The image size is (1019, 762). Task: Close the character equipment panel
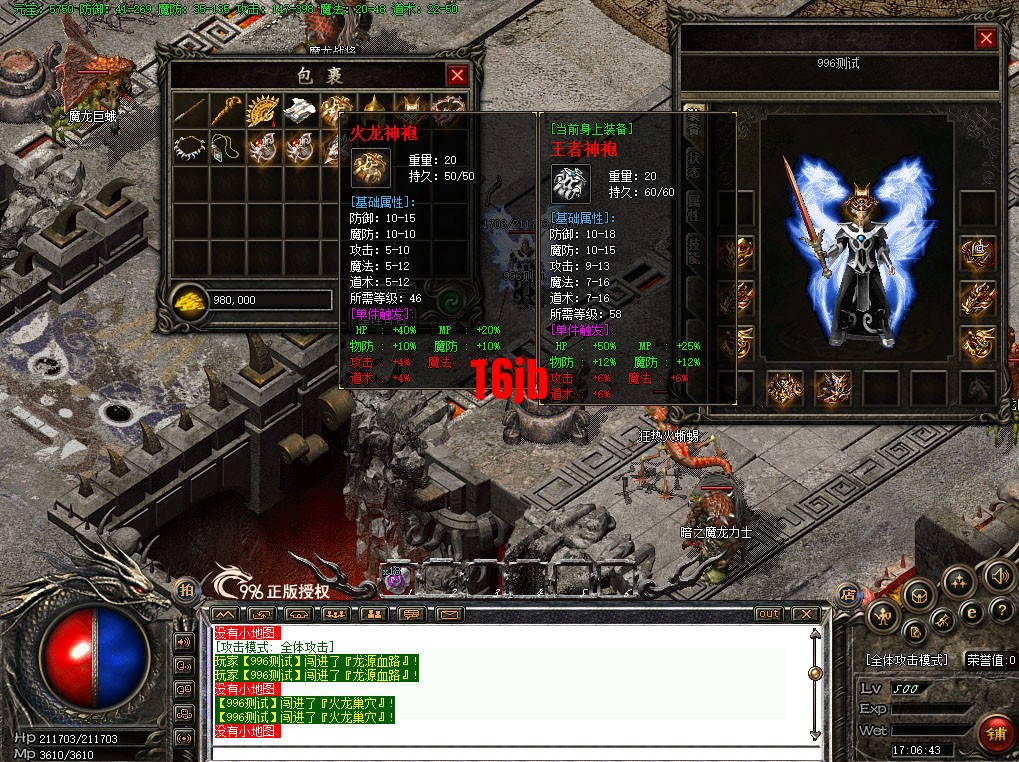tap(986, 39)
